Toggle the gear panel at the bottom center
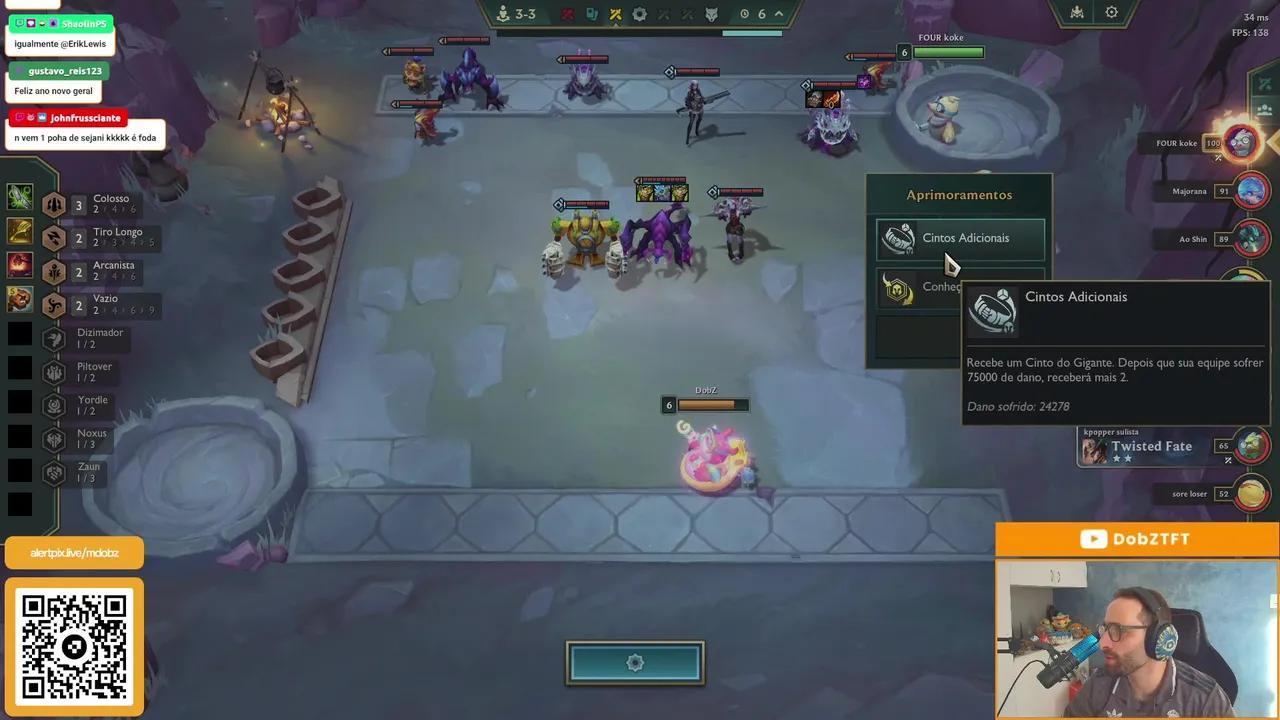Image resolution: width=1280 pixels, height=720 pixels. click(x=634, y=662)
